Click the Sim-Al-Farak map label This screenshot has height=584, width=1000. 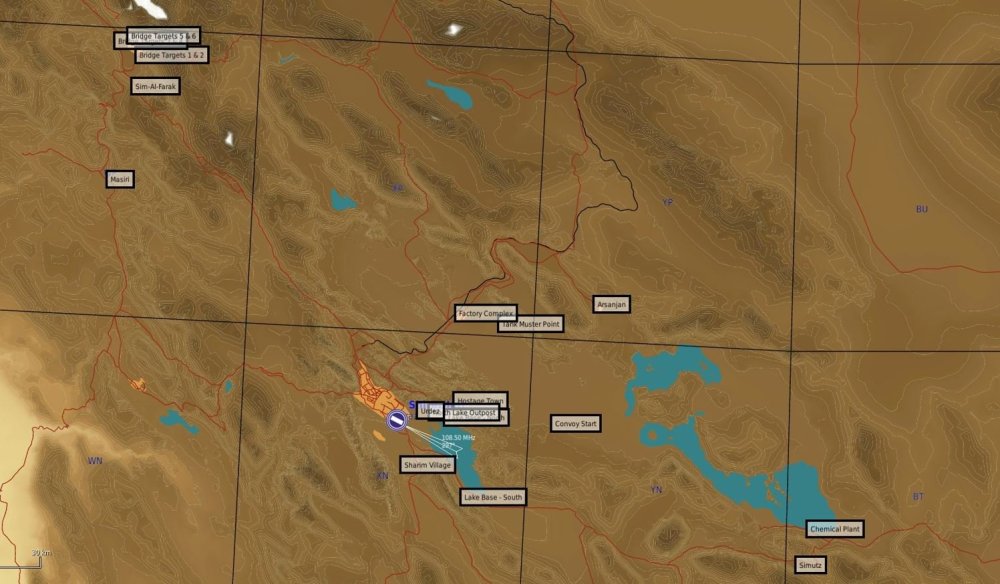[x=157, y=87]
